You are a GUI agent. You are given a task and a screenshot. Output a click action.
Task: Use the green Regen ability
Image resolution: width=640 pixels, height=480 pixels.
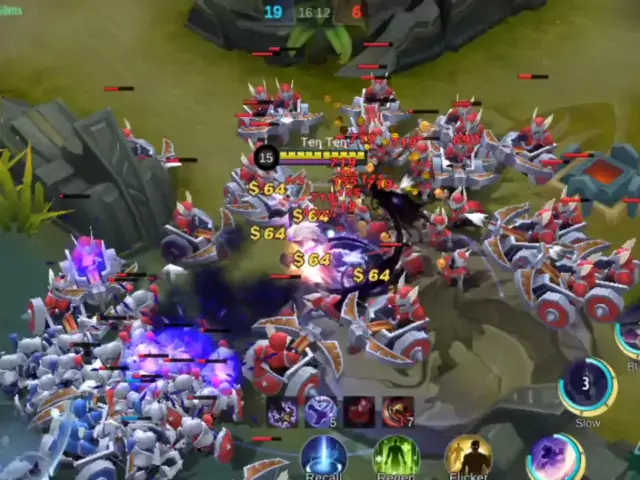coord(396,456)
